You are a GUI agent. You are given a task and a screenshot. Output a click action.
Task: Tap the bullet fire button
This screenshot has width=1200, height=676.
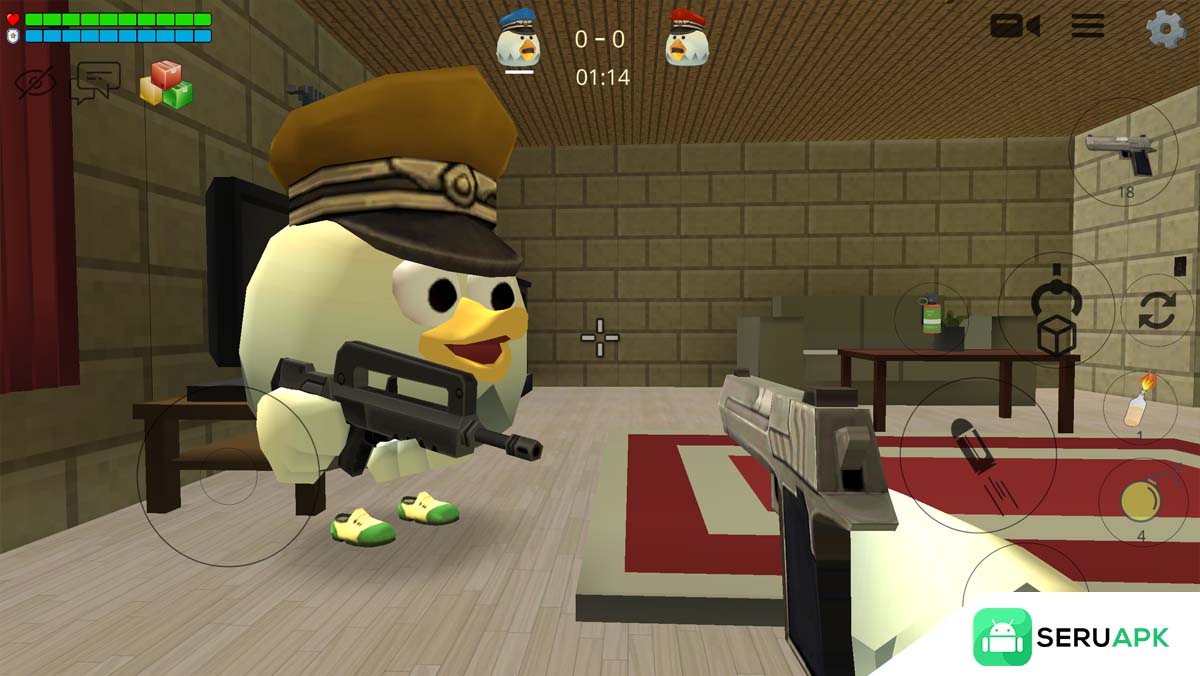[x=977, y=455]
